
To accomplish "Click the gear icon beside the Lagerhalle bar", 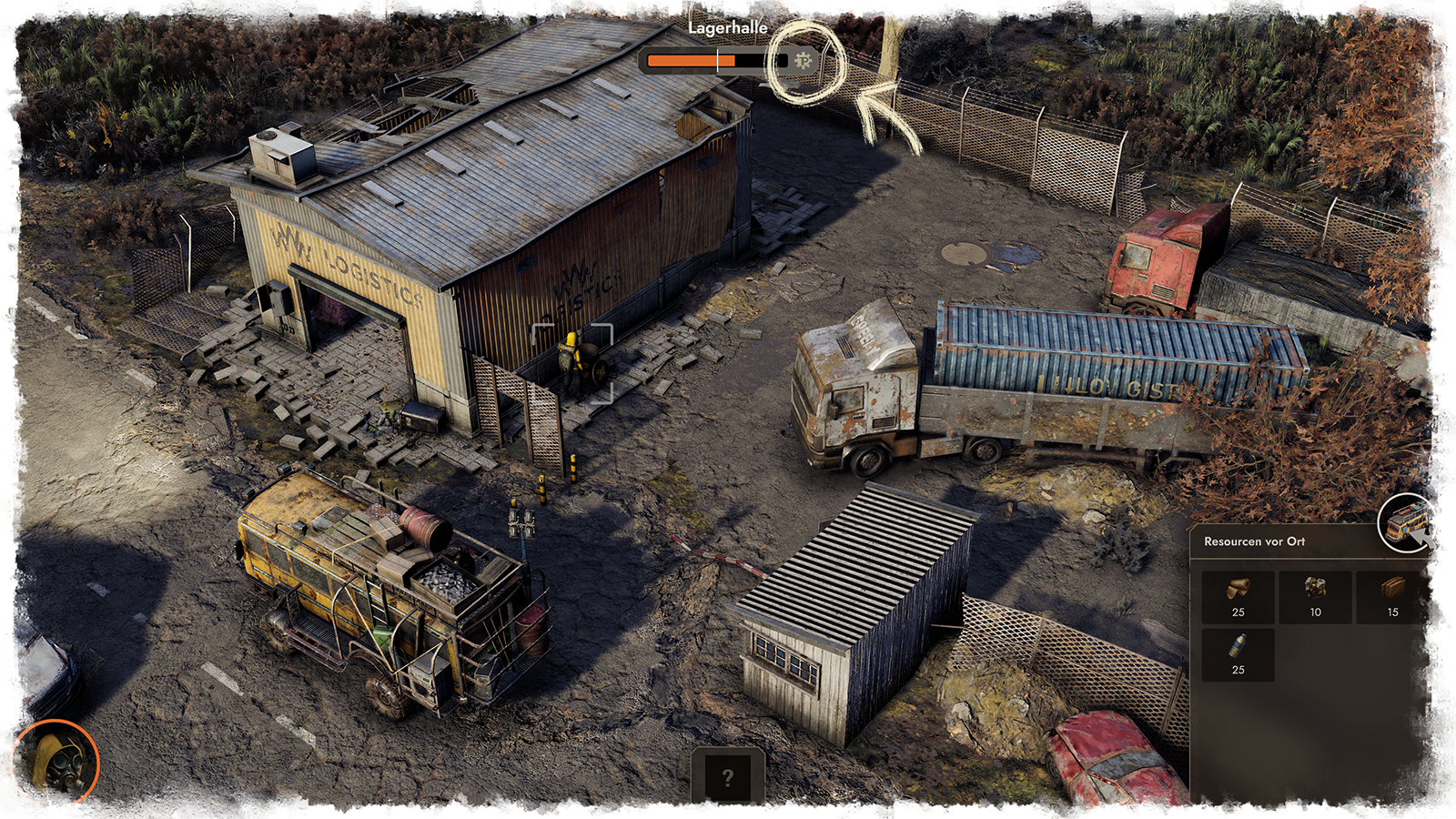I will click(803, 61).
